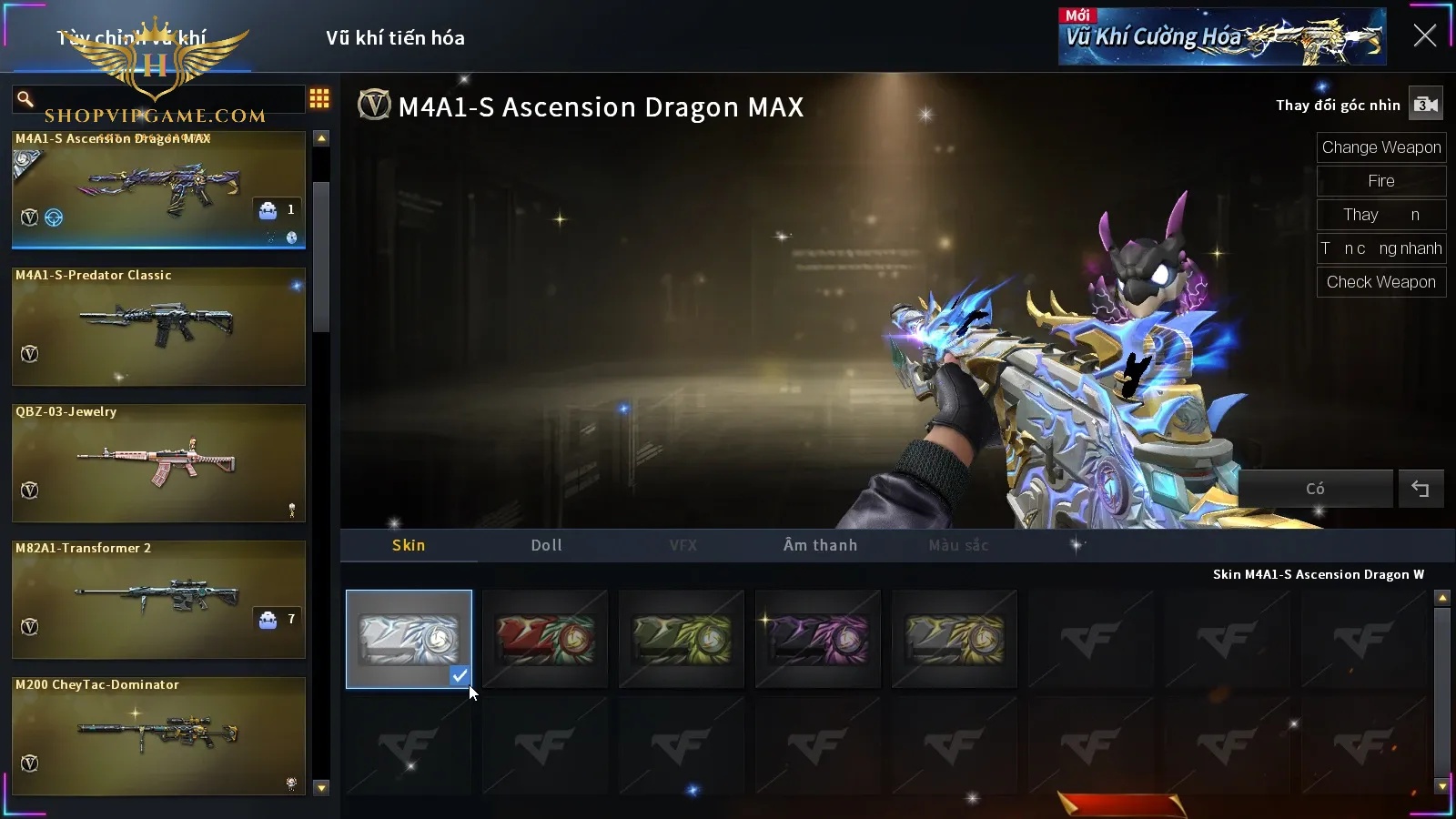Click the Check Weapon button
Image resolution: width=1456 pixels, height=819 pixels.
pos(1380,282)
